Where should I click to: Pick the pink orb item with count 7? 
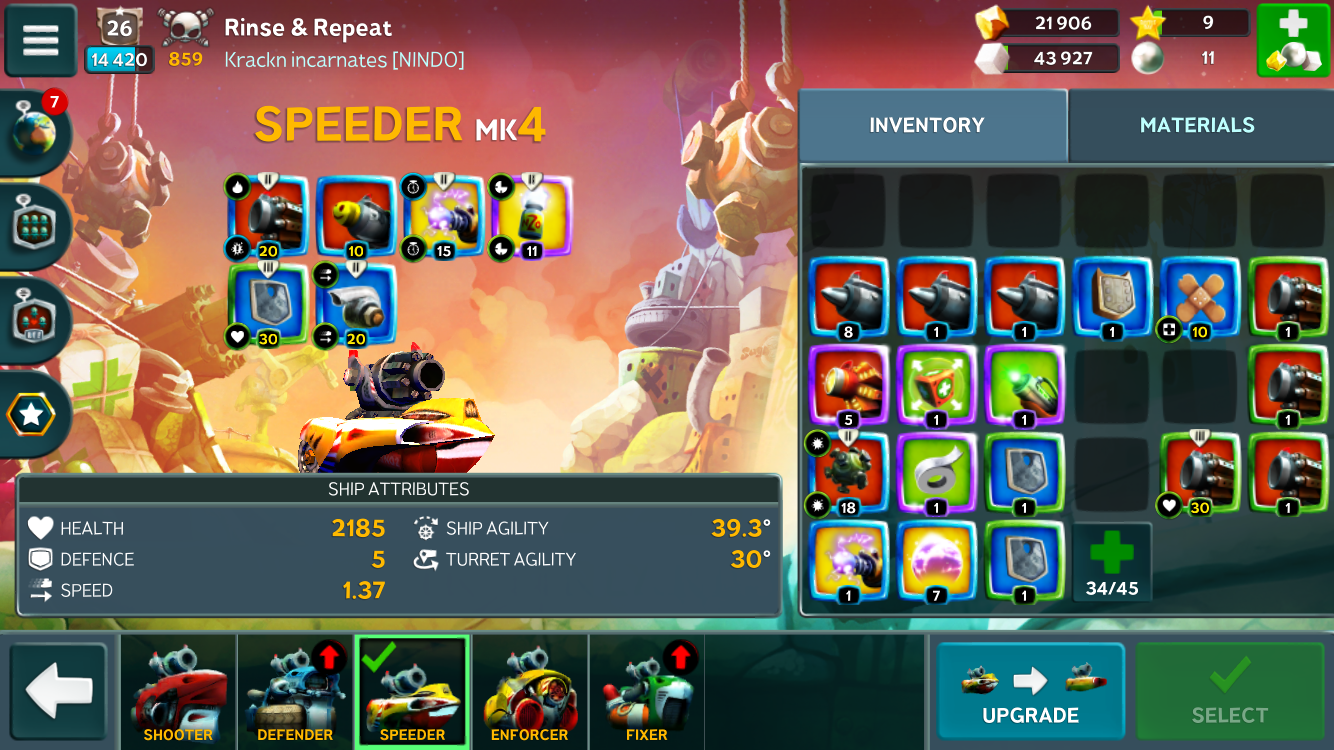[937, 562]
